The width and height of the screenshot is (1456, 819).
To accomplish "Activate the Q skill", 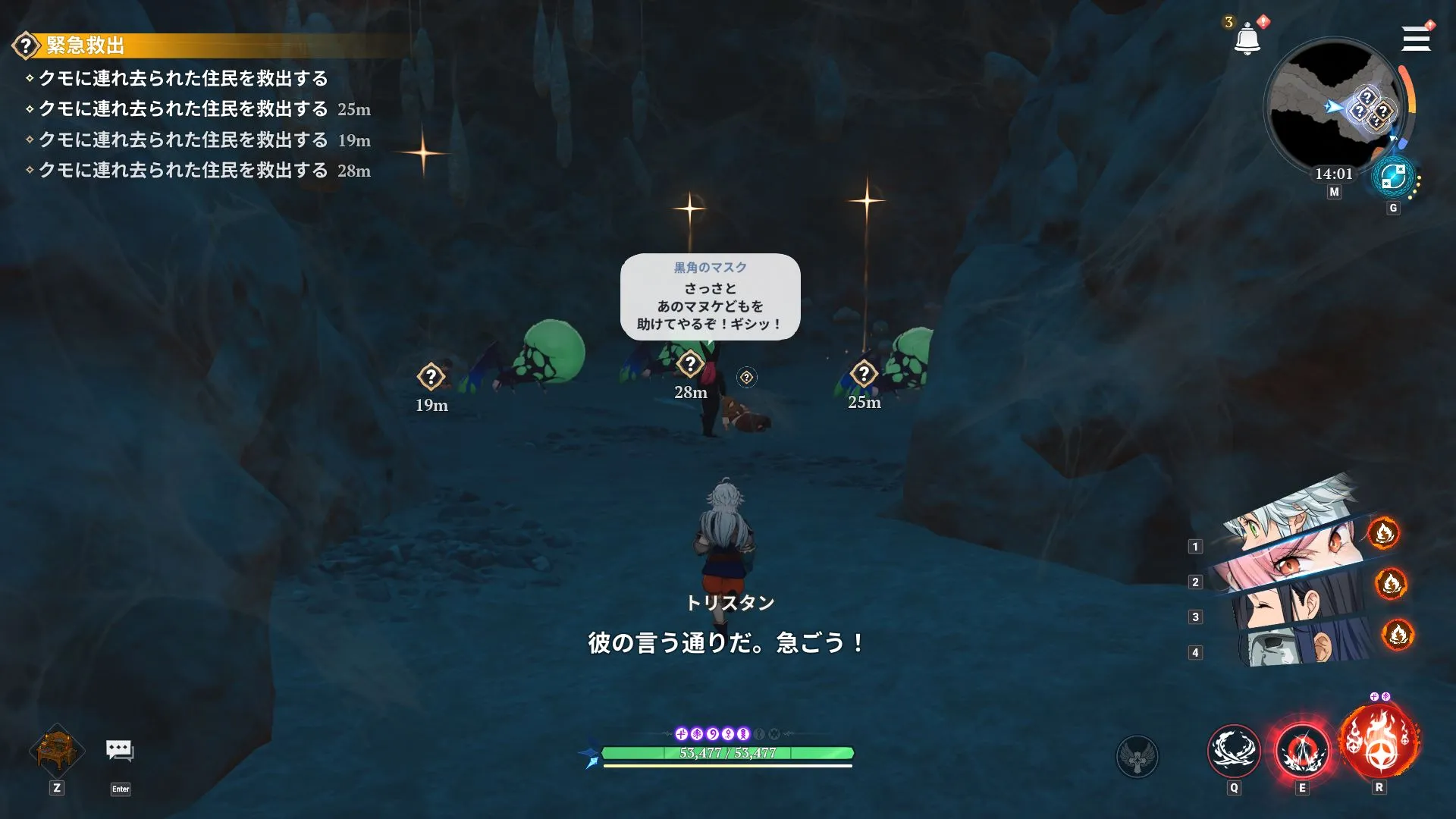I will (x=1232, y=752).
